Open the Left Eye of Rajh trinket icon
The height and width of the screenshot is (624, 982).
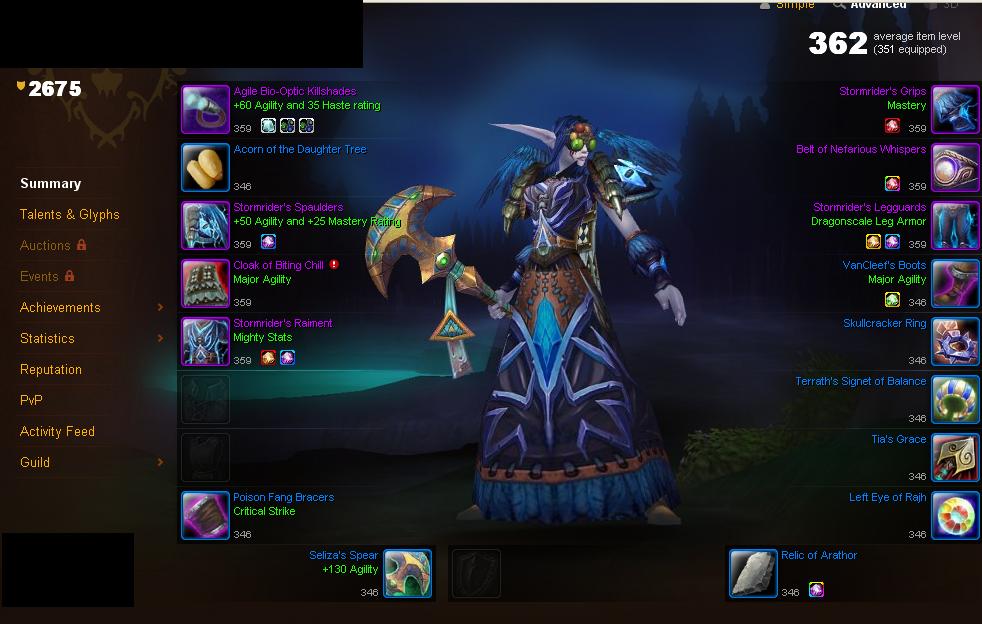coord(955,516)
